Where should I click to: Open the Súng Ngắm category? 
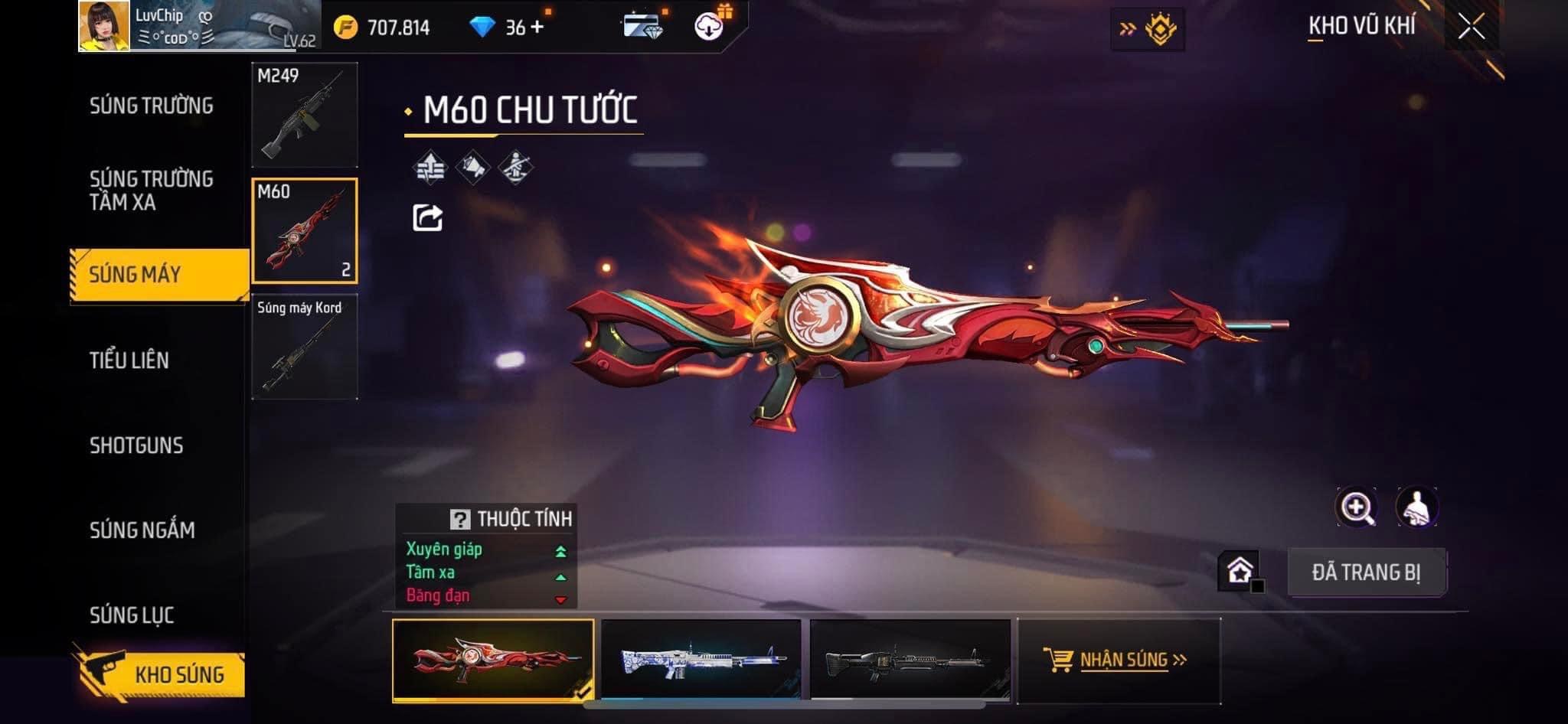(x=142, y=530)
